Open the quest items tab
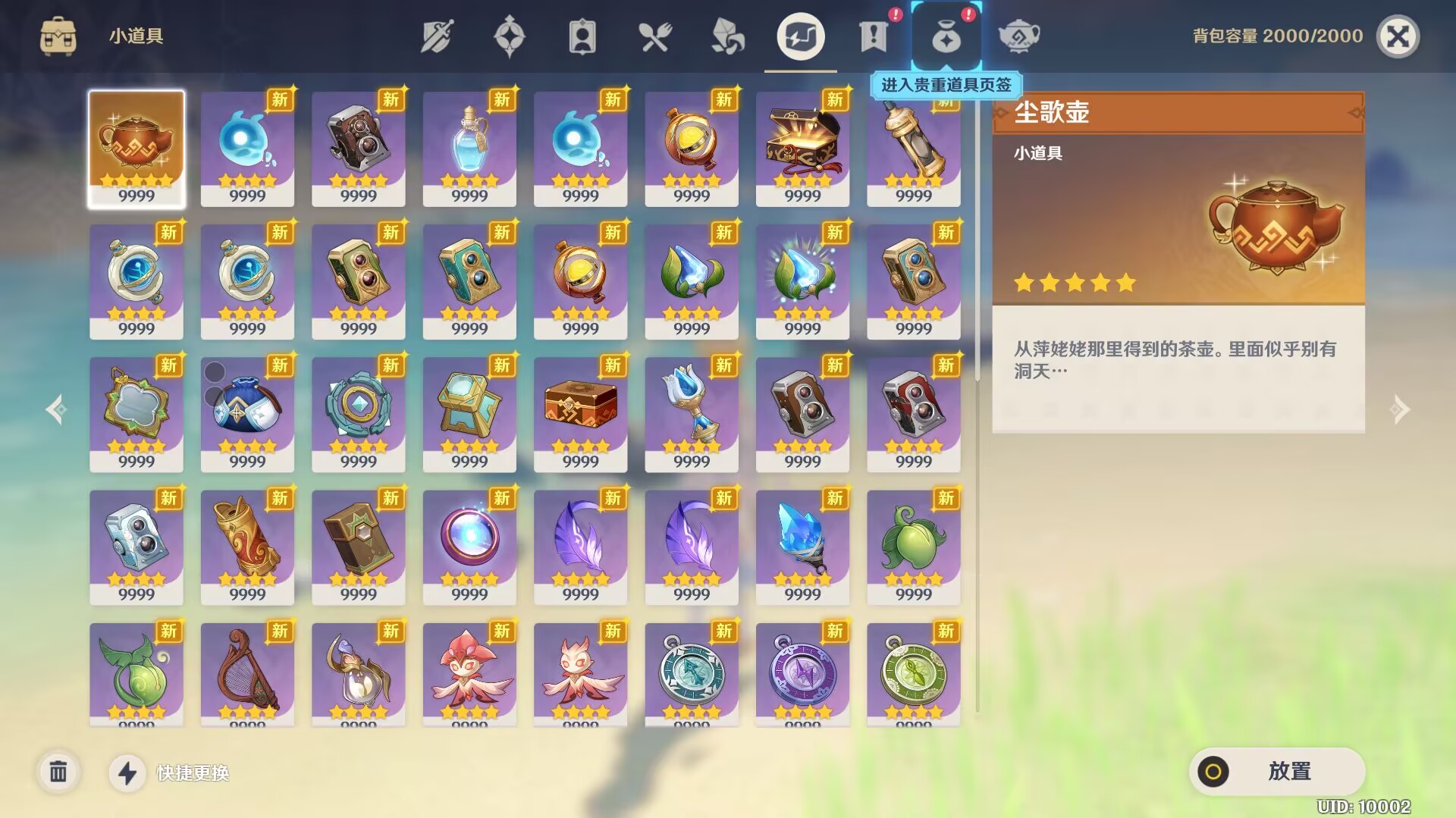 tap(873, 36)
